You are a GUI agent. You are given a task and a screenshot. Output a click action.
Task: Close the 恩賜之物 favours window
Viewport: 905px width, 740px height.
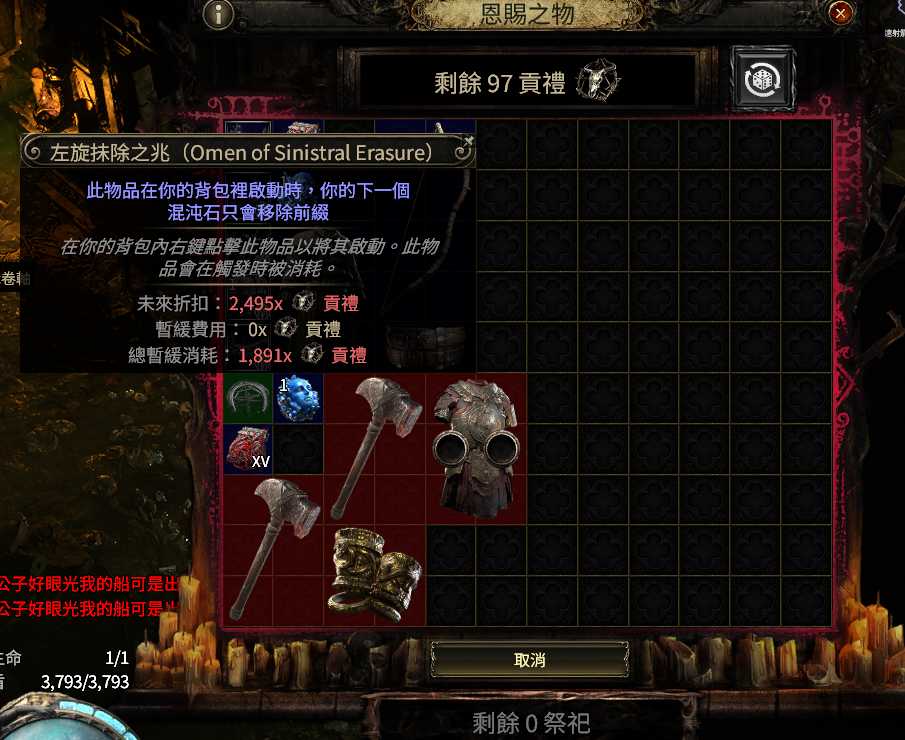[841, 13]
